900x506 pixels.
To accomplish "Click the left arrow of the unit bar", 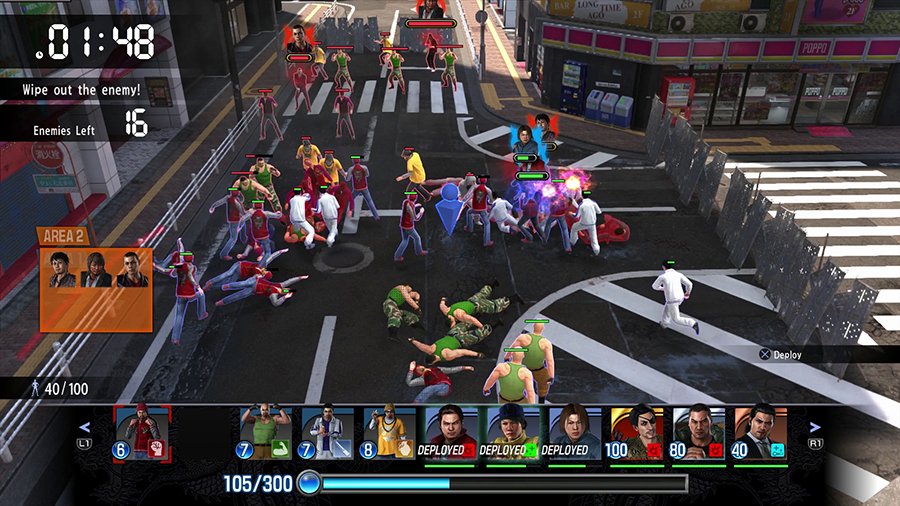I will [x=85, y=427].
